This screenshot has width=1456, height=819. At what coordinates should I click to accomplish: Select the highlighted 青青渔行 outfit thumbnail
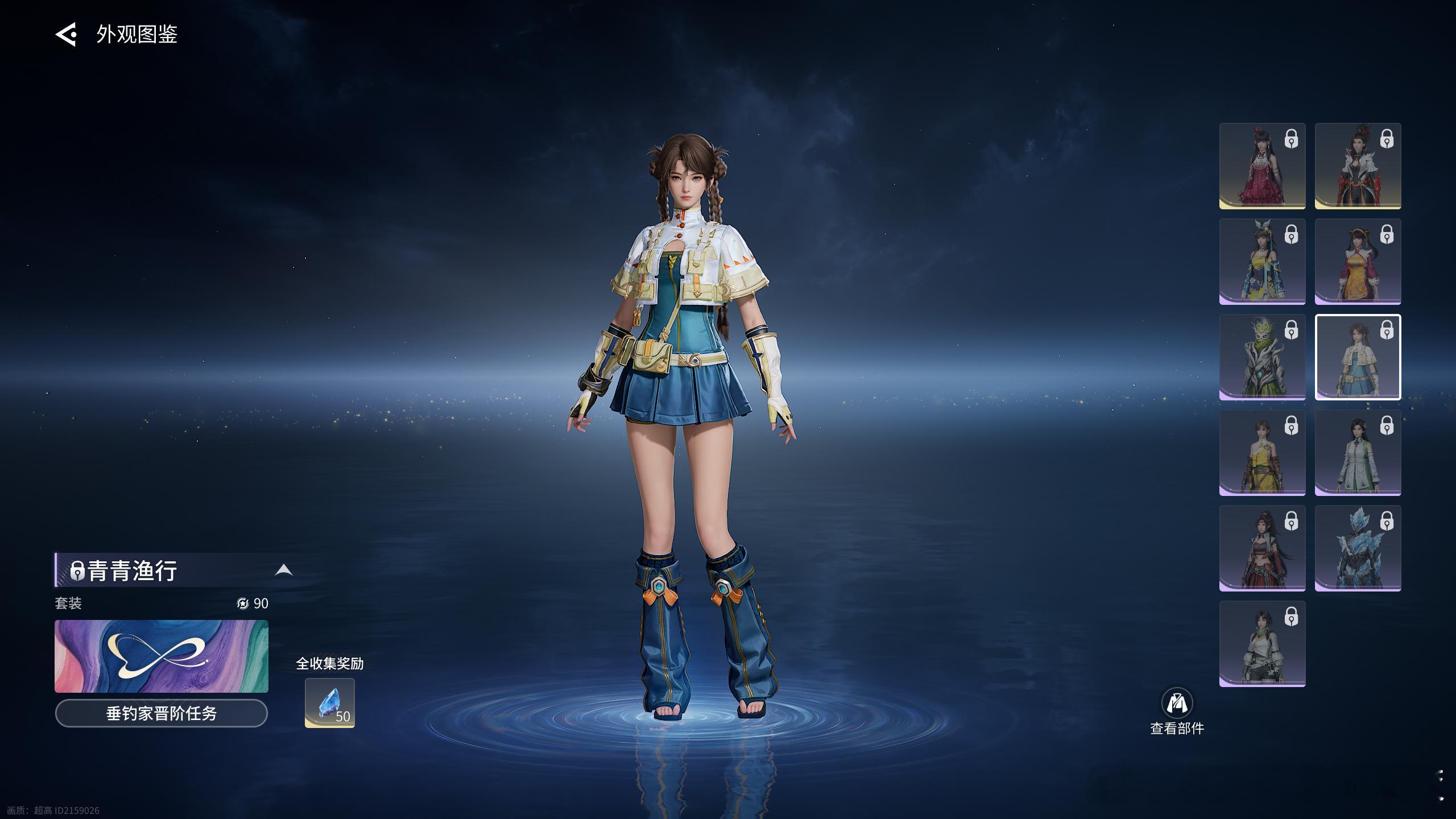point(1358,357)
